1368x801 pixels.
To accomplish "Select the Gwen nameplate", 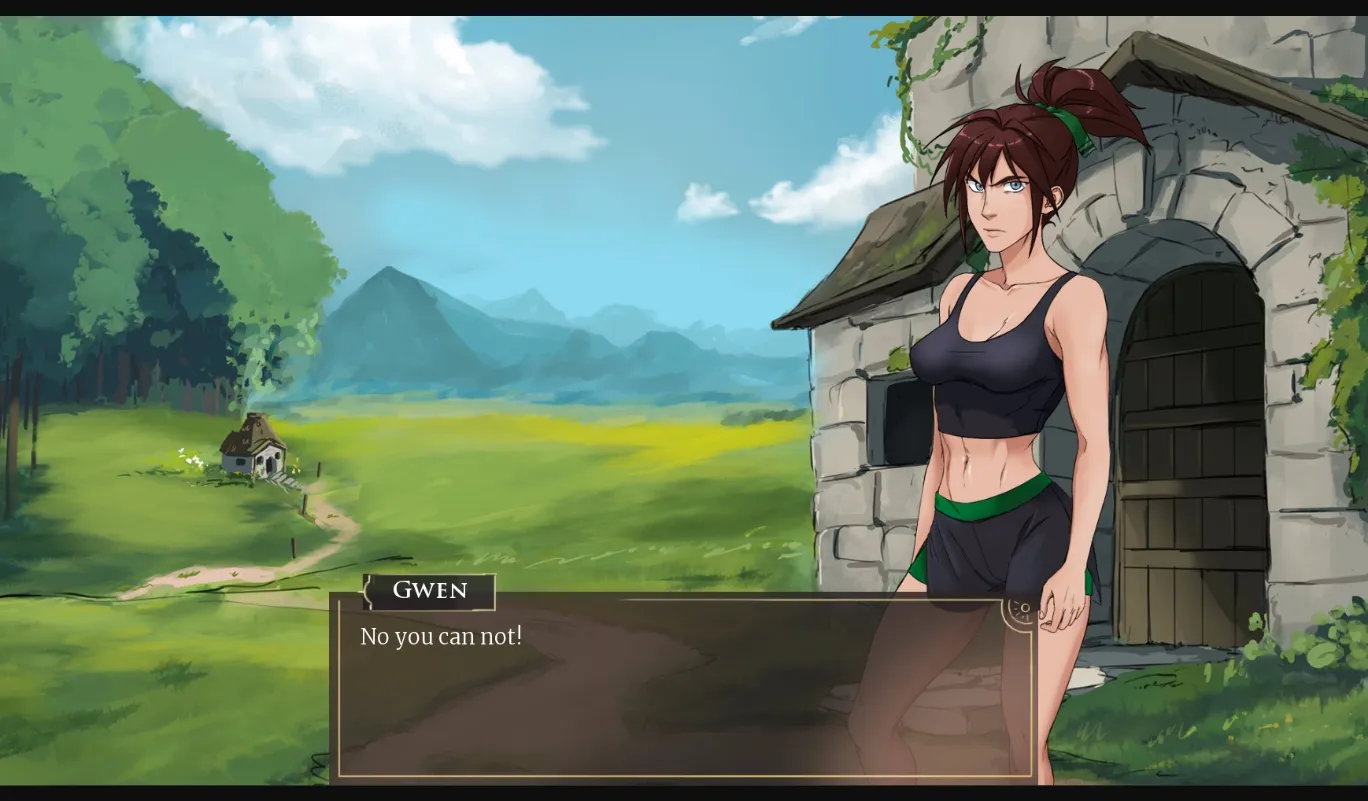I will point(427,591).
